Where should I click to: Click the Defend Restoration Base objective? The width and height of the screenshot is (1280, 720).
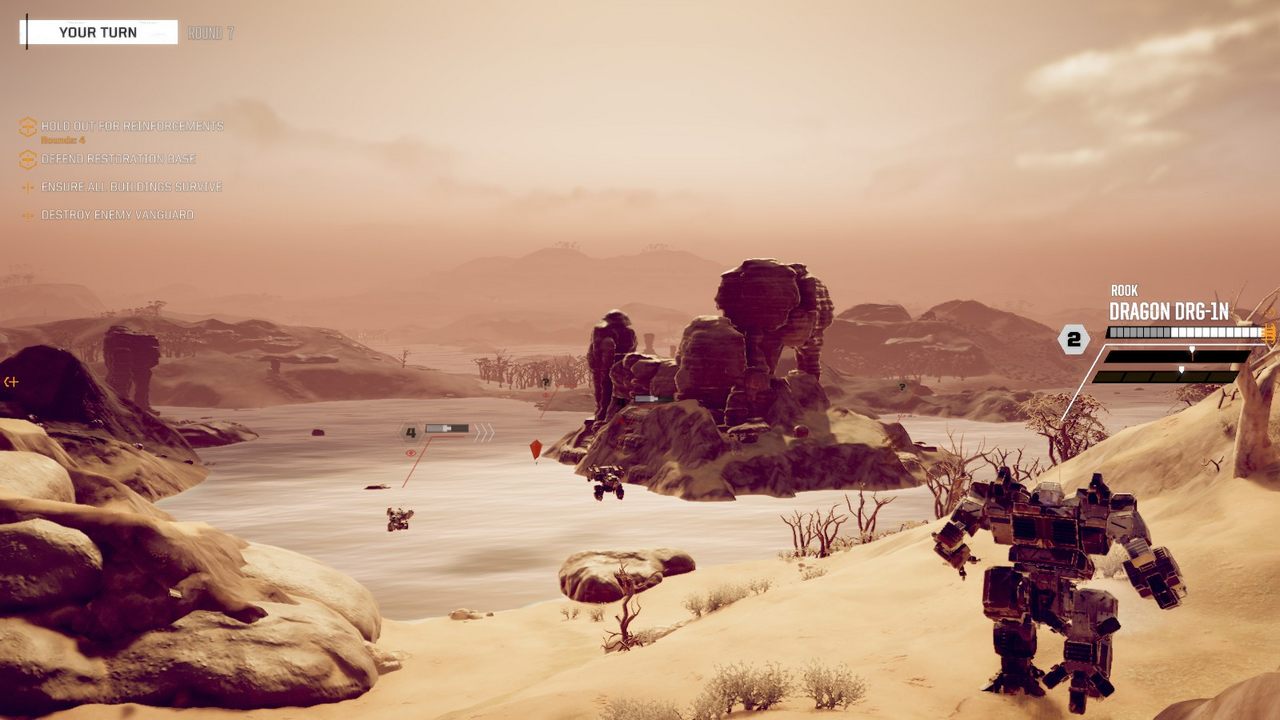click(x=118, y=159)
